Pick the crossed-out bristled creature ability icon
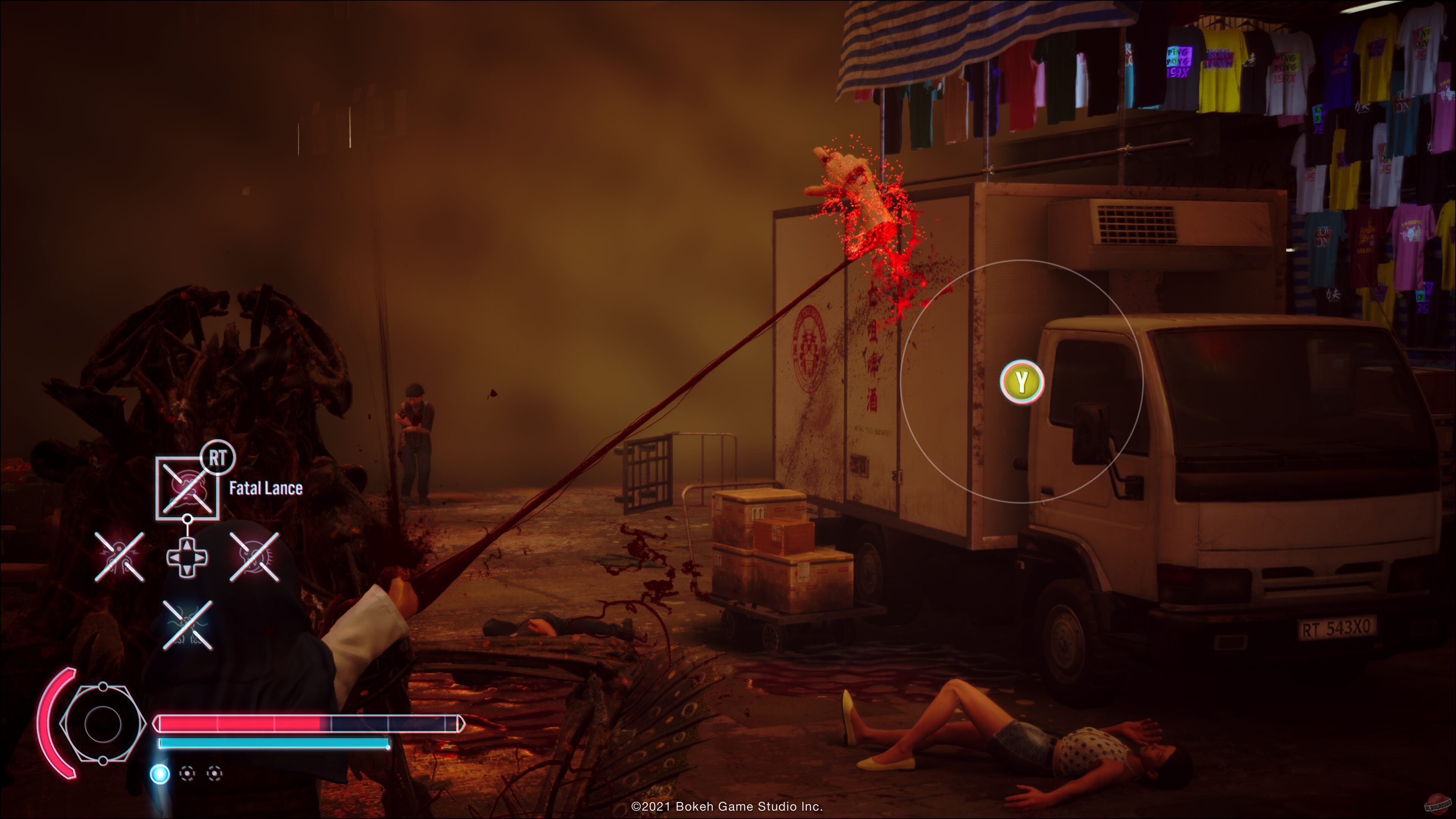Viewport: 1456px width, 819px height. (x=254, y=557)
